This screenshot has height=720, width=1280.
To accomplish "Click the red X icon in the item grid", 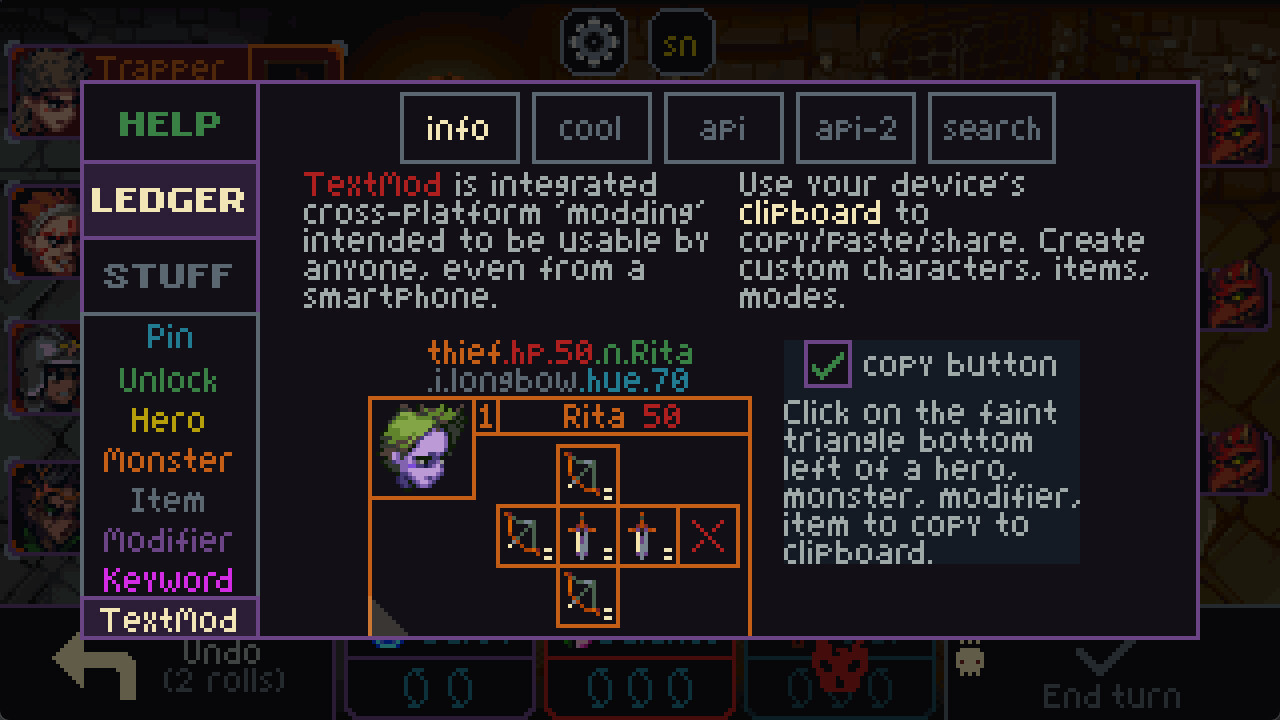I will pos(707,536).
